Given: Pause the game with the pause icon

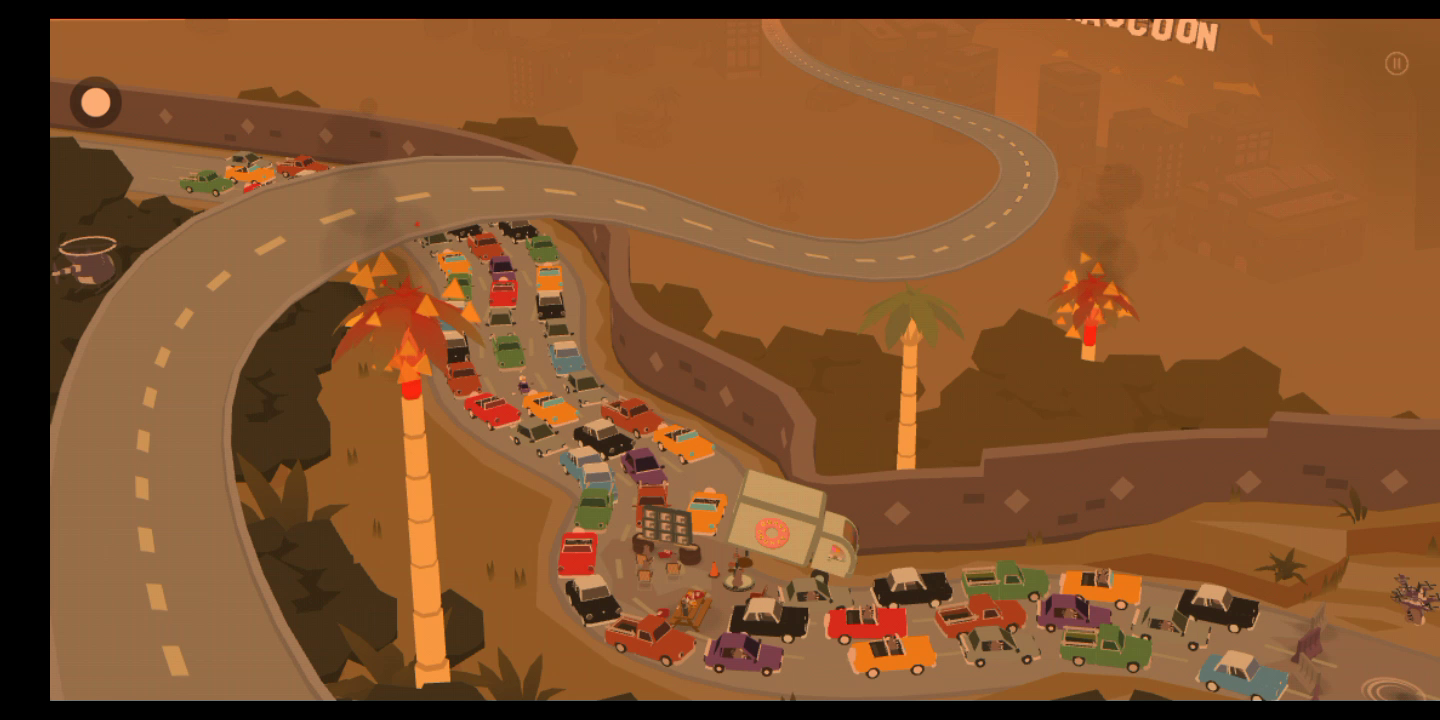Looking at the screenshot, I should (x=1396, y=64).
